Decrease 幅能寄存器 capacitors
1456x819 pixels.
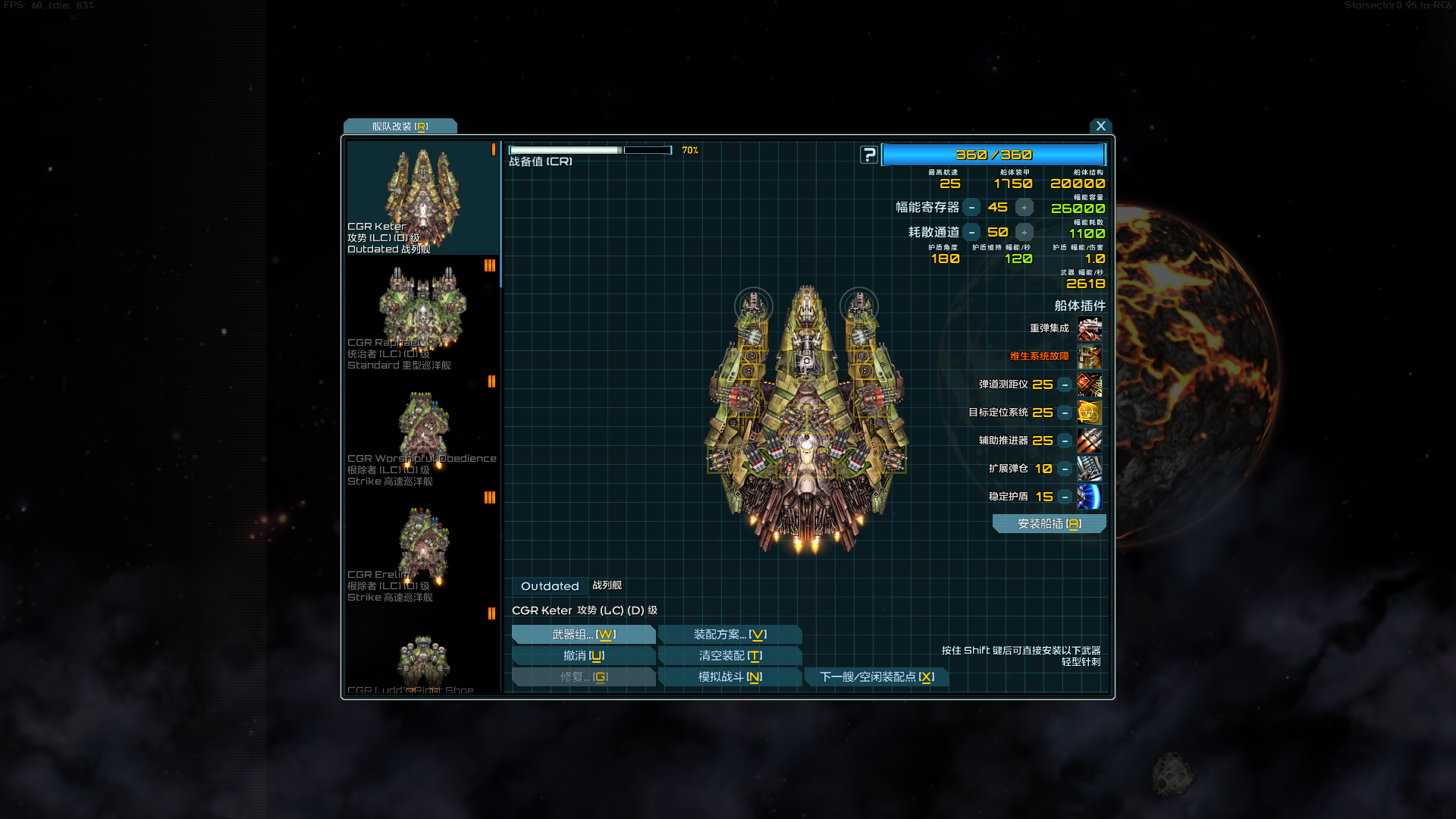click(x=971, y=208)
